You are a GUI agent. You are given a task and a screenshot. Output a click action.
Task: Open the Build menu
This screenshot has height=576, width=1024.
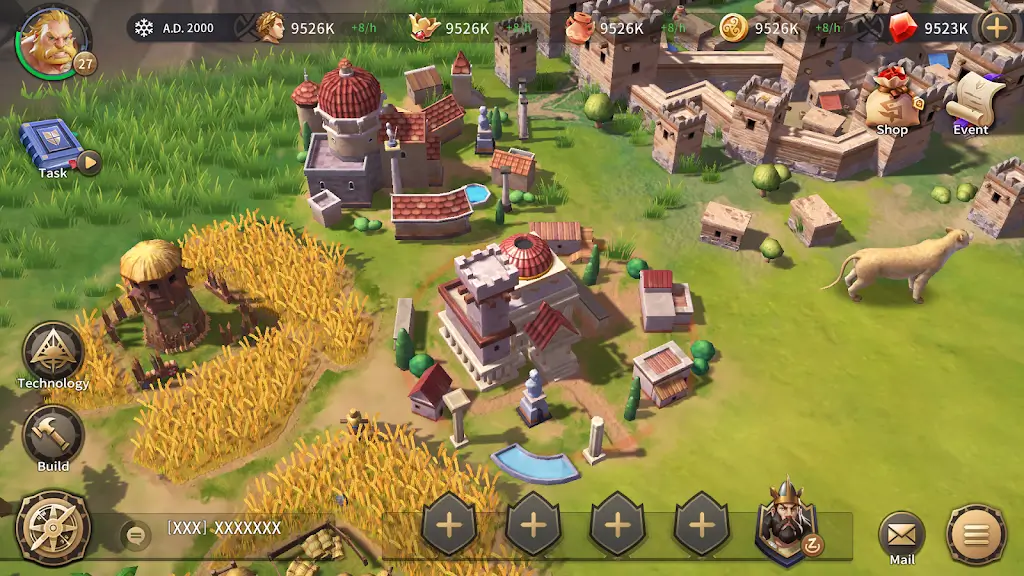point(53,435)
